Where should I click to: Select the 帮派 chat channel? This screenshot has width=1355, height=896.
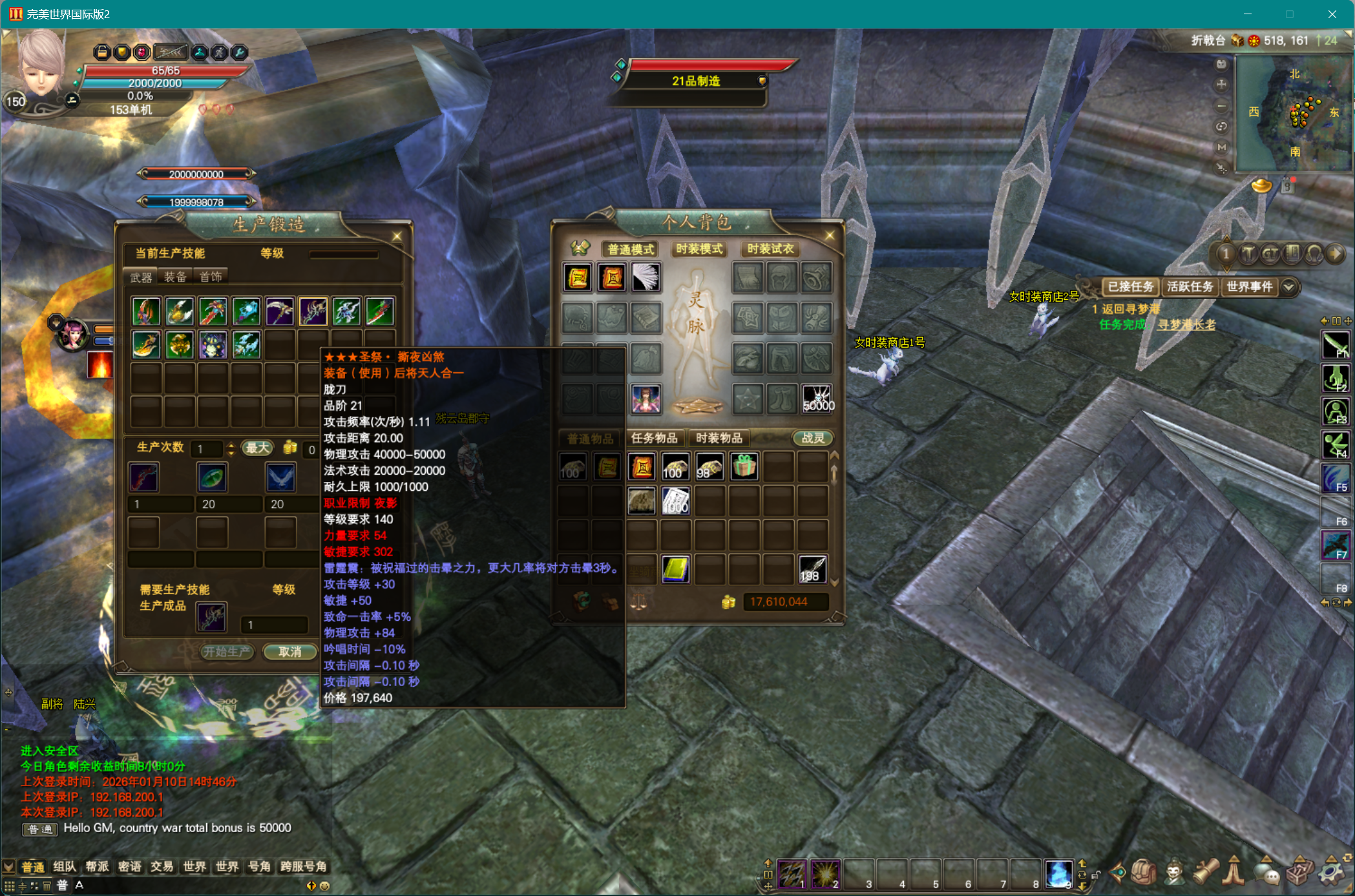97,866
